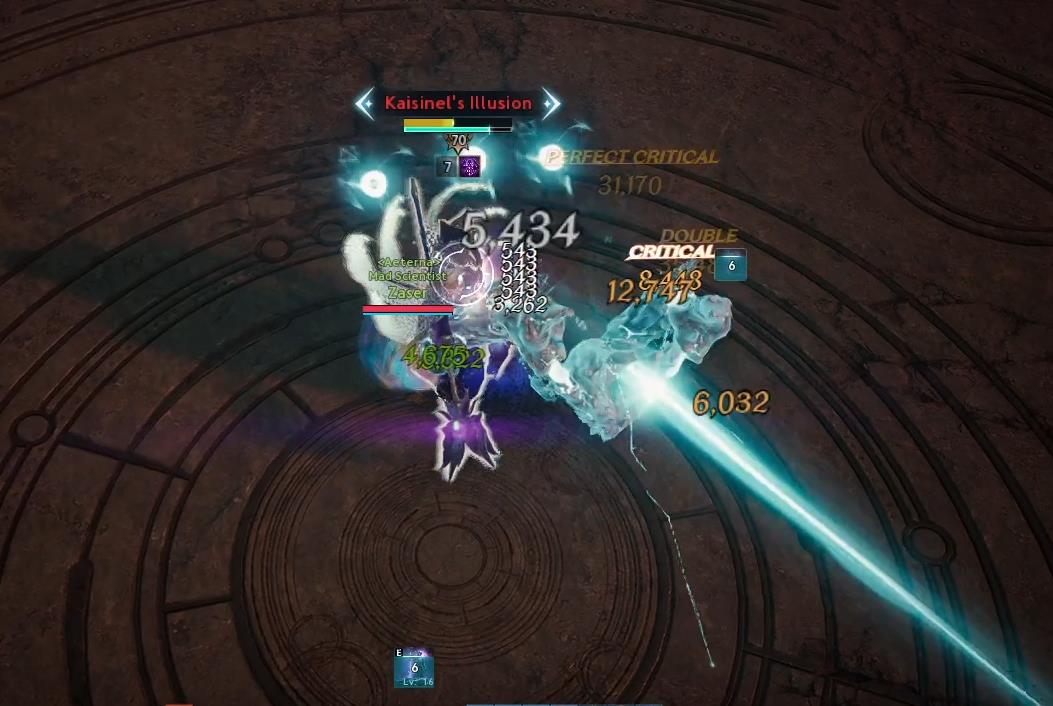This screenshot has height=706, width=1053.
Task: Click the teal cooldown icon beside the Critical text
Action: coord(731,265)
